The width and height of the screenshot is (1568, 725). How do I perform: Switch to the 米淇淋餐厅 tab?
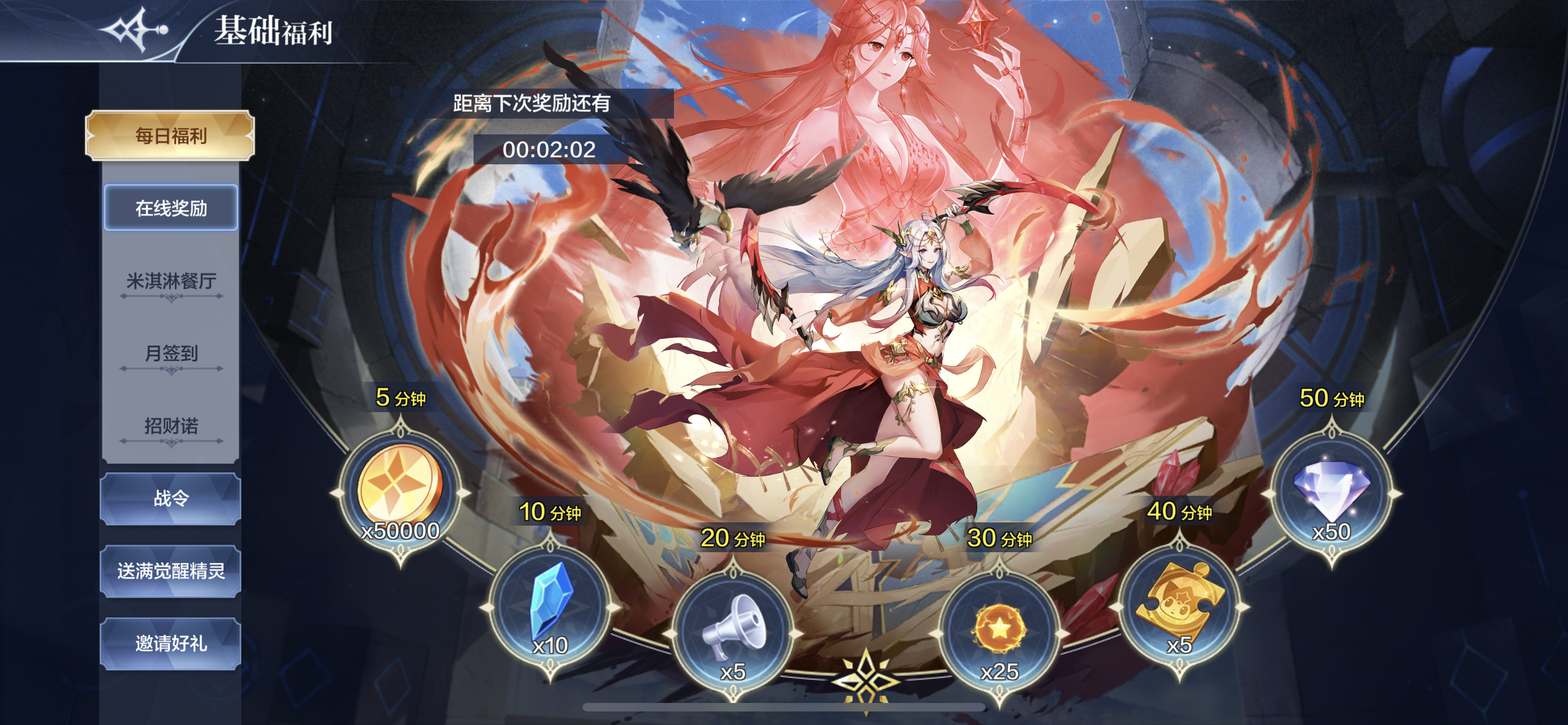(171, 281)
